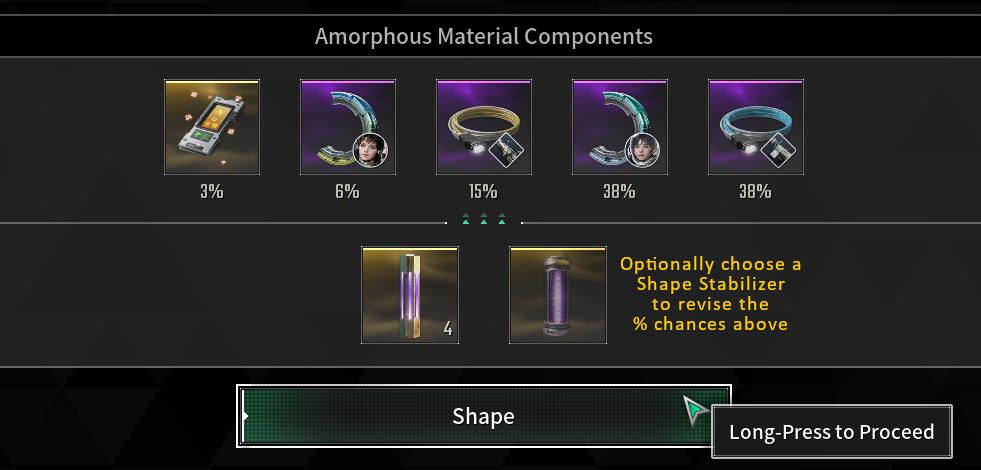Select the gold 3% reward item
The height and width of the screenshot is (470, 981).
click(x=212, y=127)
